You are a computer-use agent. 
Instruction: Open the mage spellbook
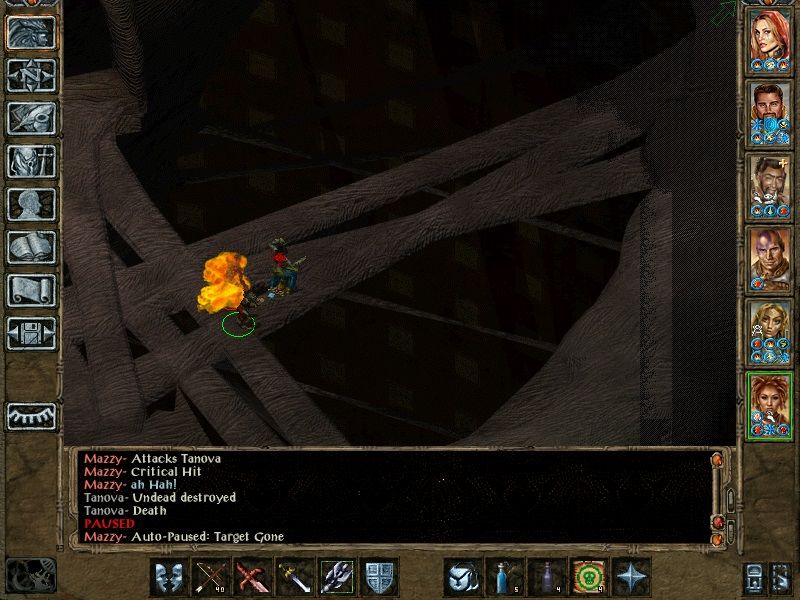pyautogui.click(x=31, y=247)
